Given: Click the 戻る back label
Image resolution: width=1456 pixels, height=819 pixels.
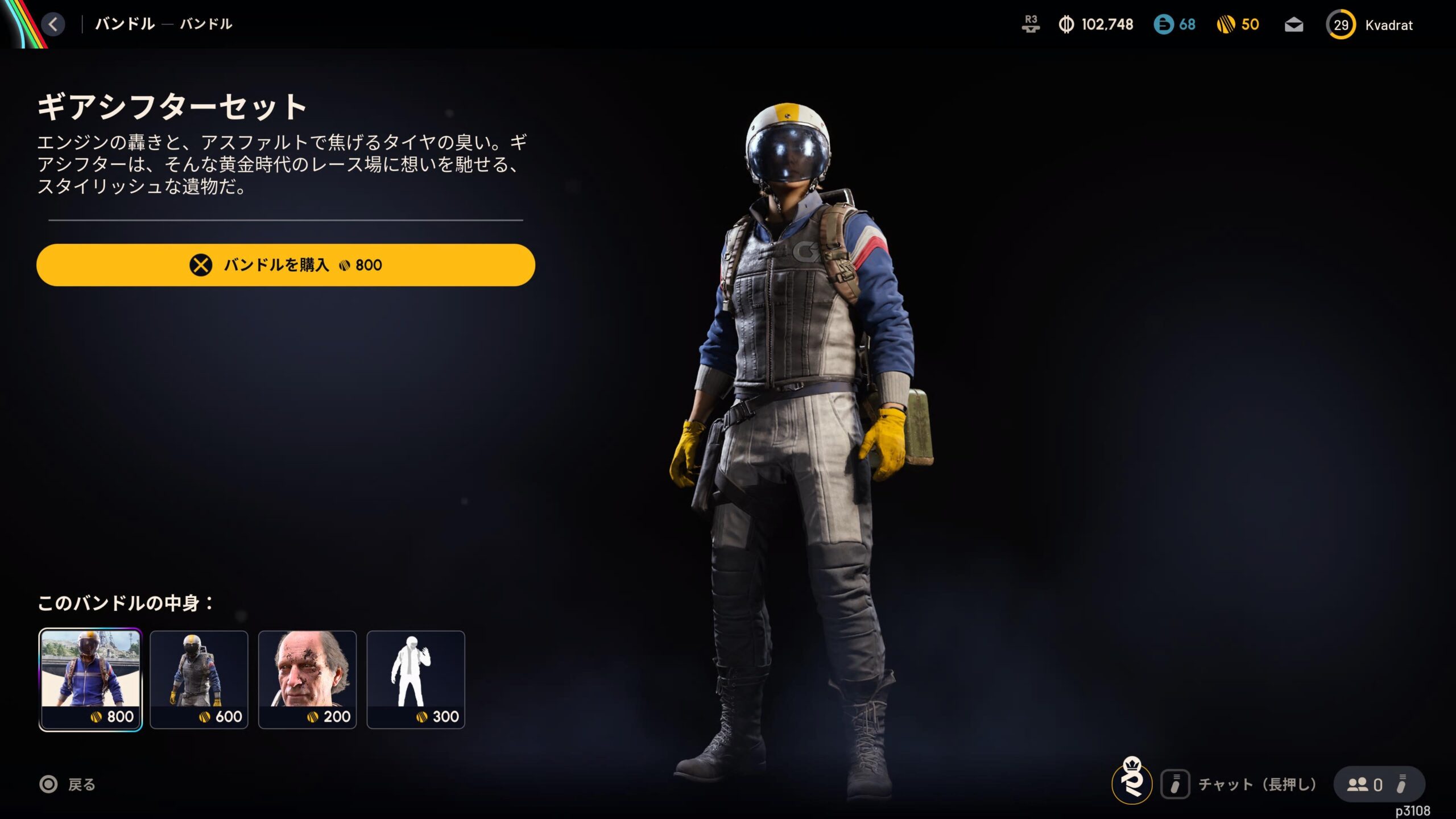Looking at the screenshot, I should click(x=81, y=785).
